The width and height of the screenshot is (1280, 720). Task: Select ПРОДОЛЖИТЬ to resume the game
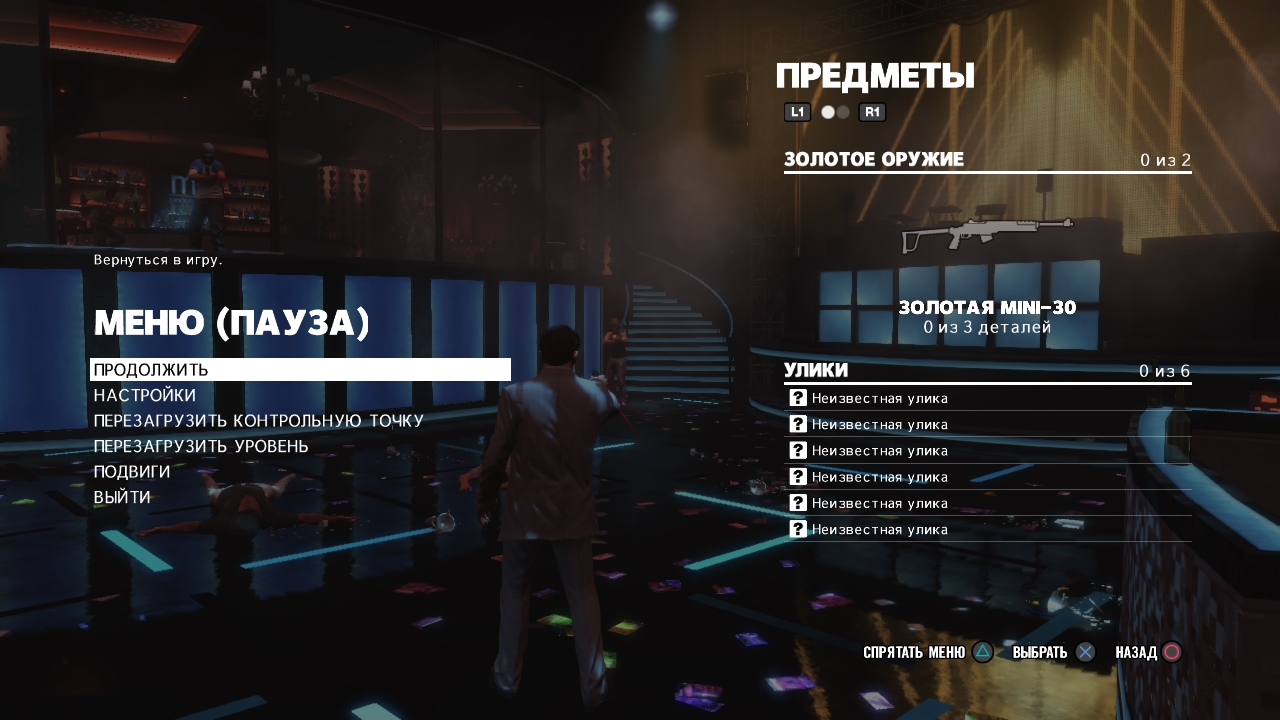click(151, 370)
